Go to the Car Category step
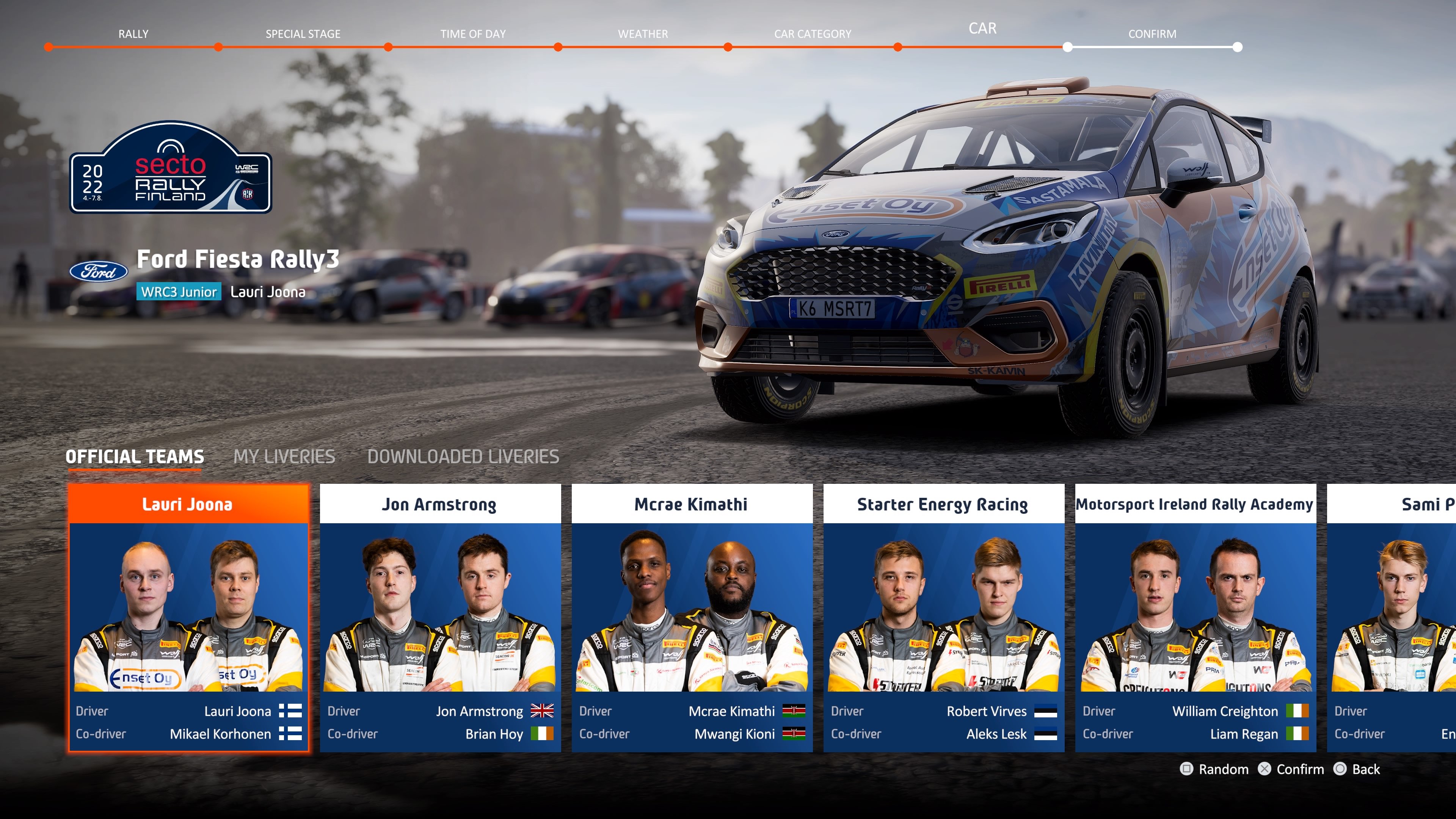Image resolution: width=1456 pixels, height=819 pixels. point(812,35)
